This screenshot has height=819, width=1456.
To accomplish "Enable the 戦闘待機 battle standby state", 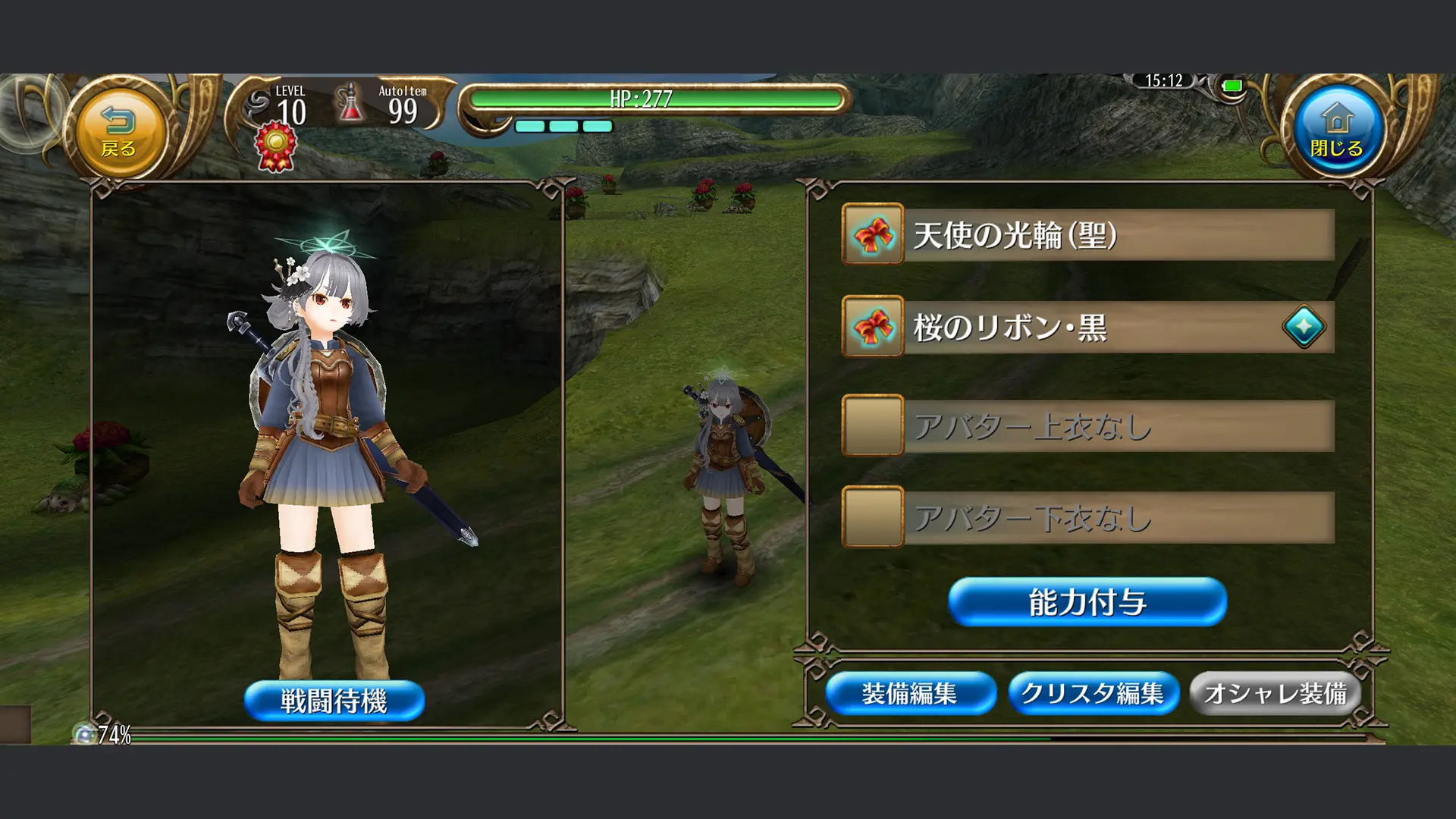I will click(334, 700).
